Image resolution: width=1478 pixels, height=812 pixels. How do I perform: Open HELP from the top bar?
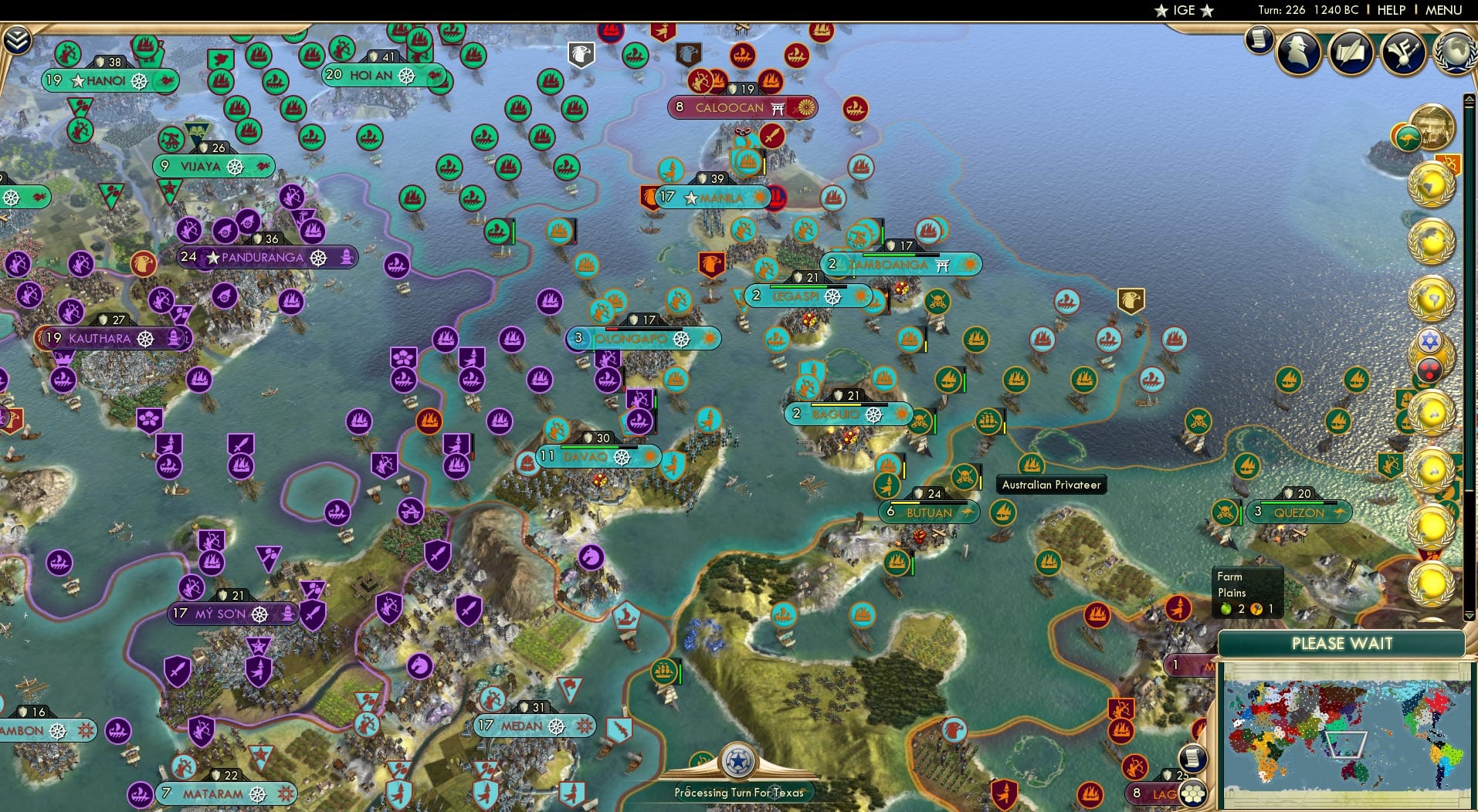pyautogui.click(x=1391, y=10)
